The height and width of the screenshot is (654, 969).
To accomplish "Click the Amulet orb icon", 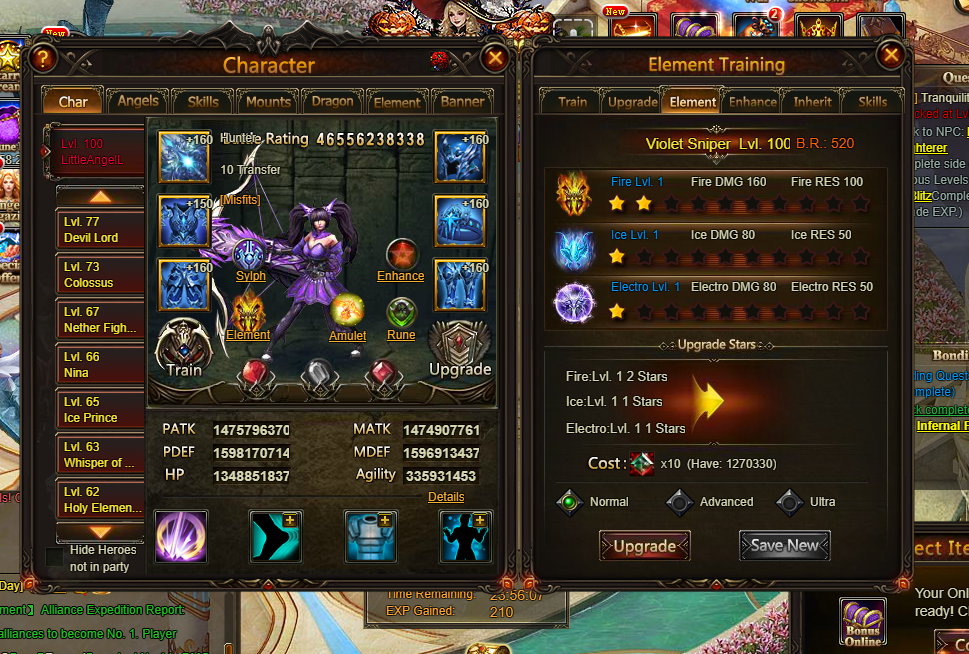I will (x=347, y=310).
